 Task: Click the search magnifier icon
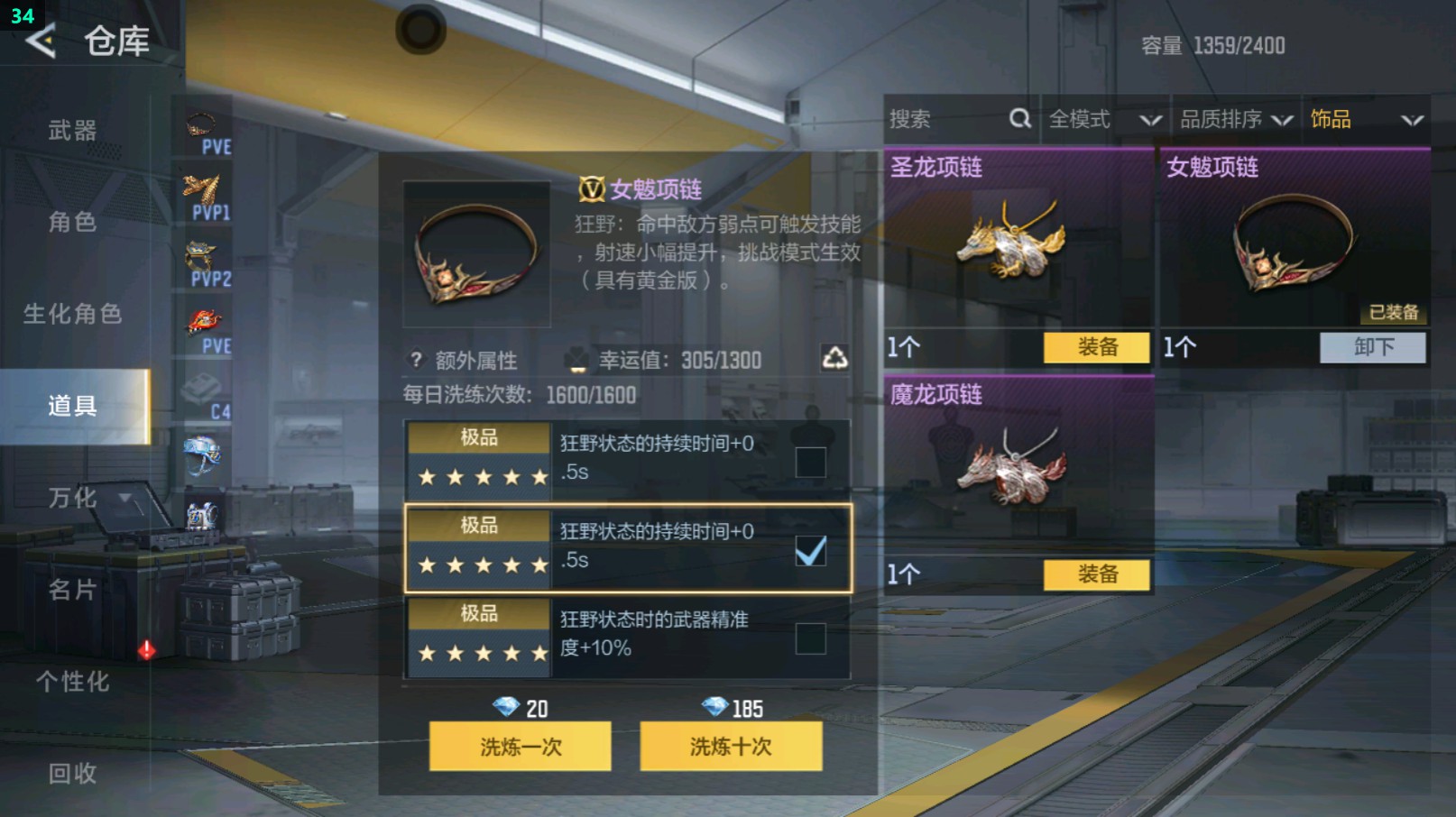[1020, 118]
